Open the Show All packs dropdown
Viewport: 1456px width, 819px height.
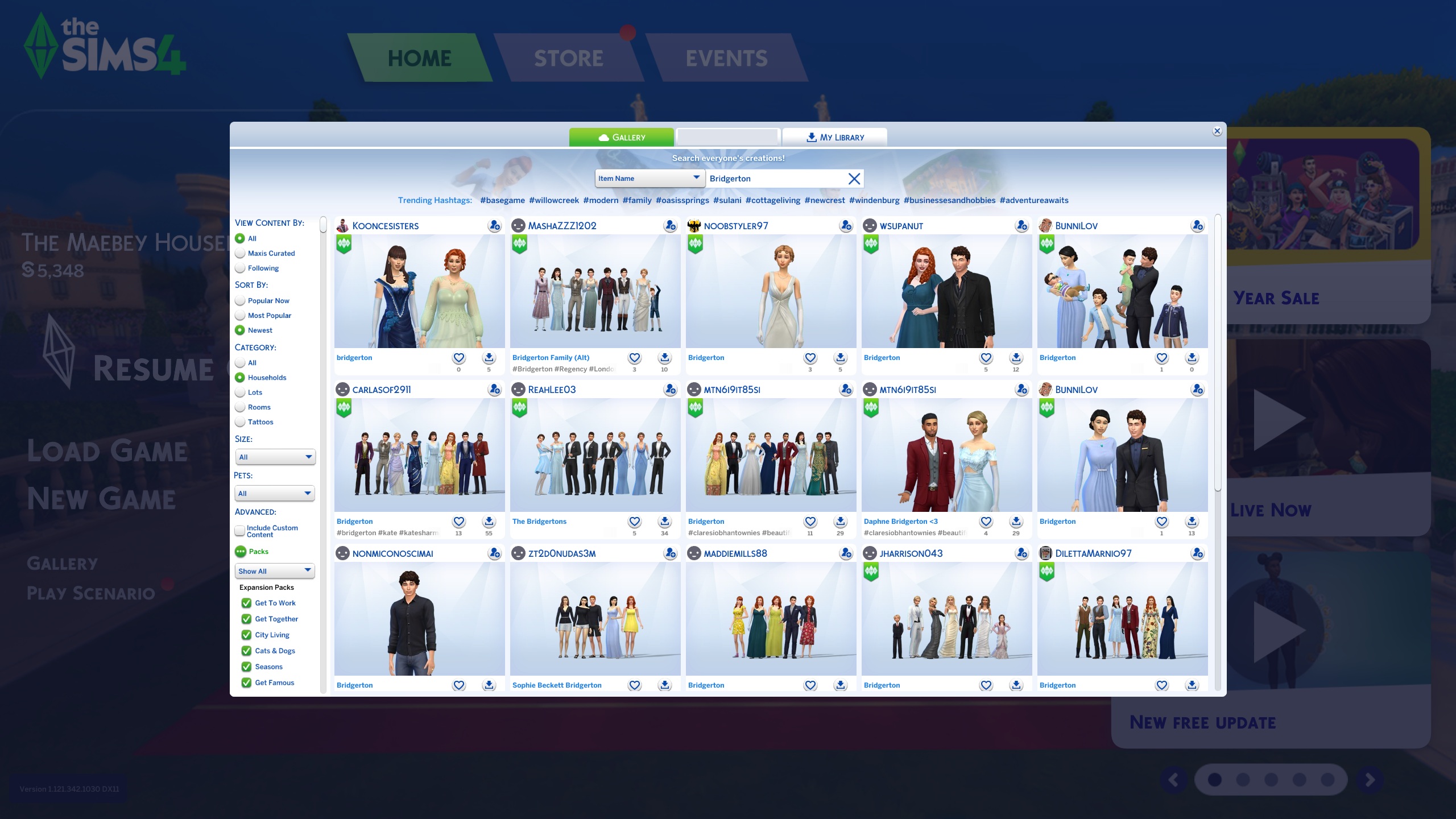pyautogui.click(x=275, y=571)
